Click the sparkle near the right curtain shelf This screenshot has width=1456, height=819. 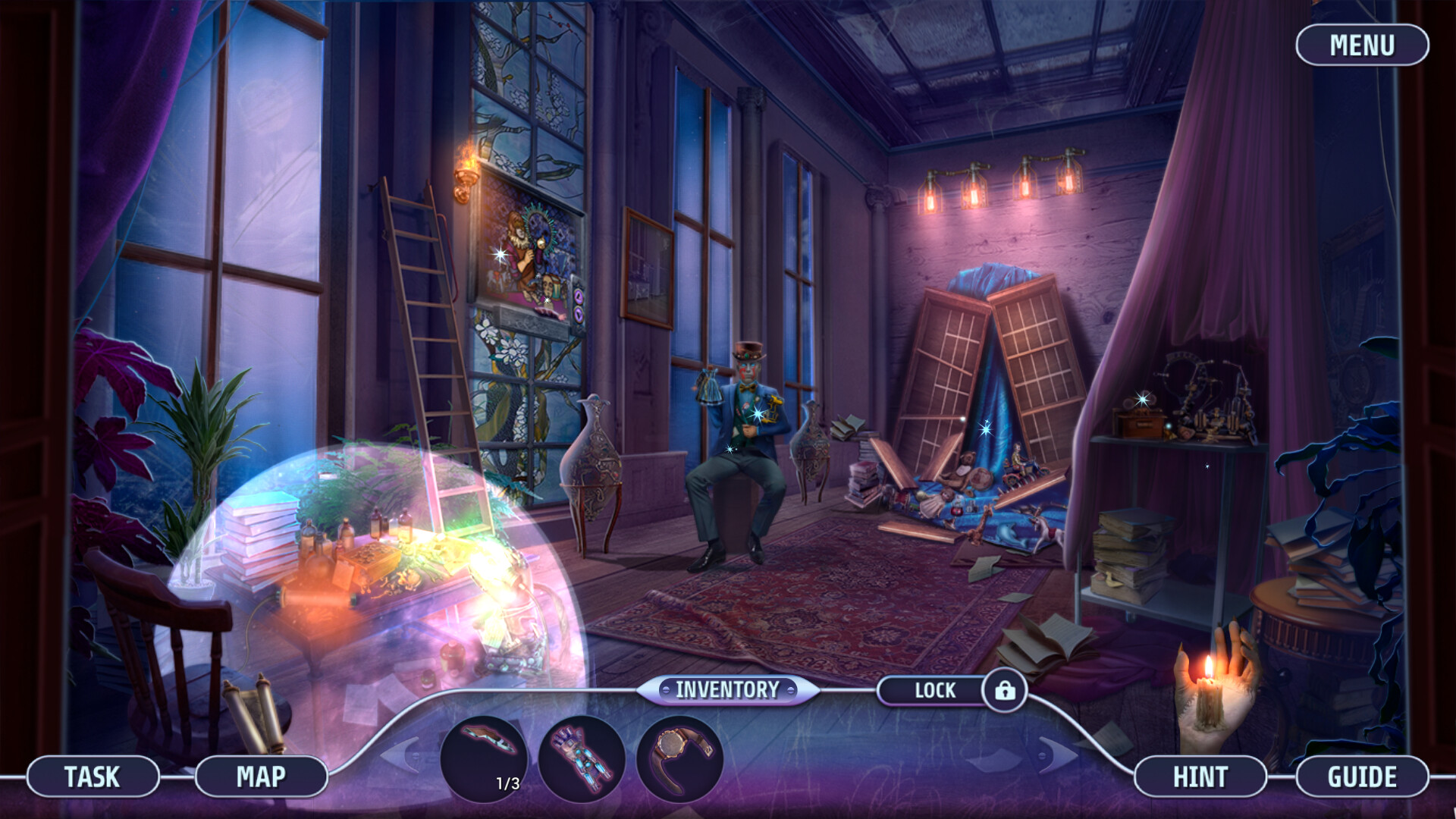1206,468
